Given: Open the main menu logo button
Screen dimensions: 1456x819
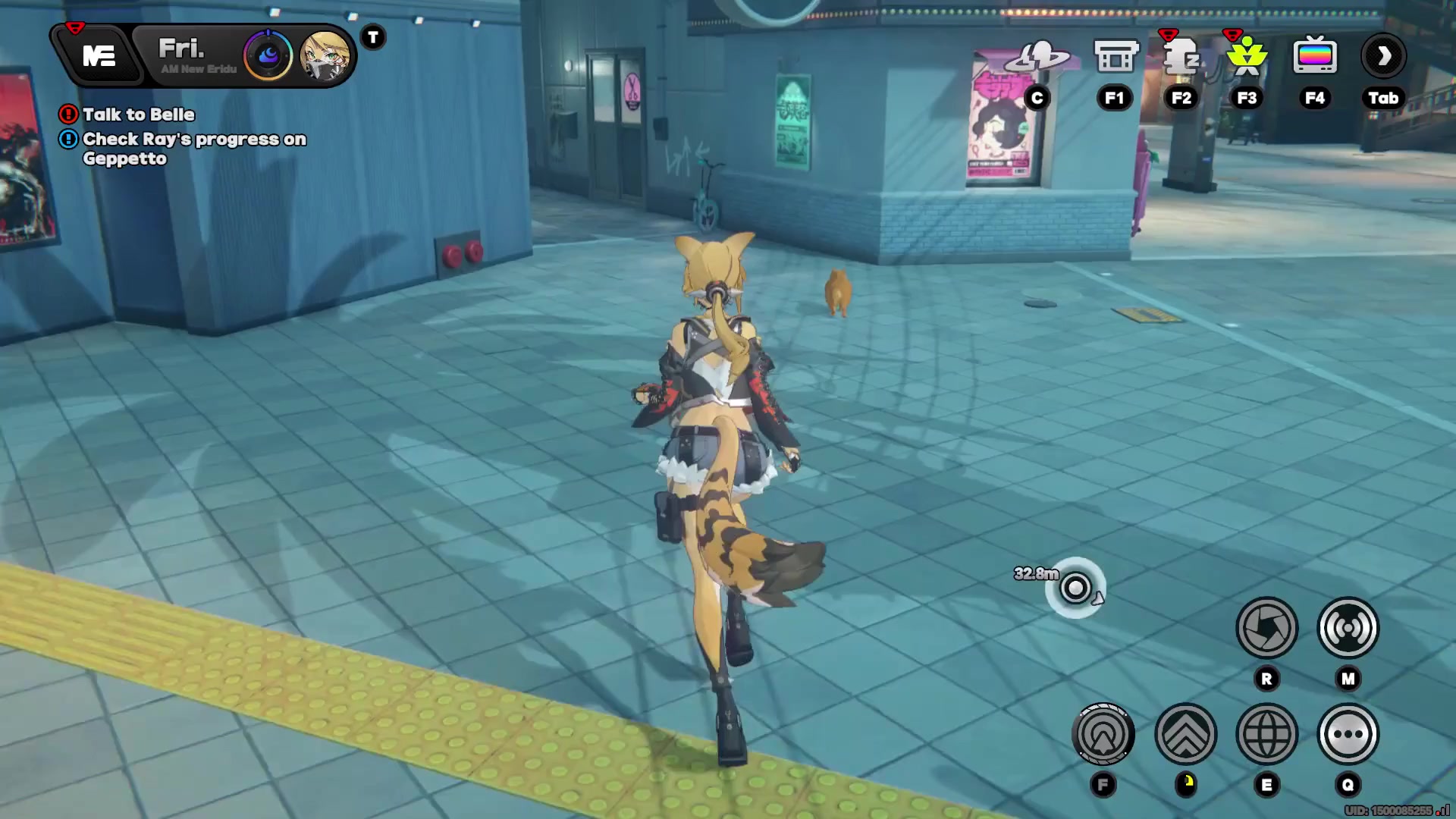Looking at the screenshot, I should pos(99,56).
